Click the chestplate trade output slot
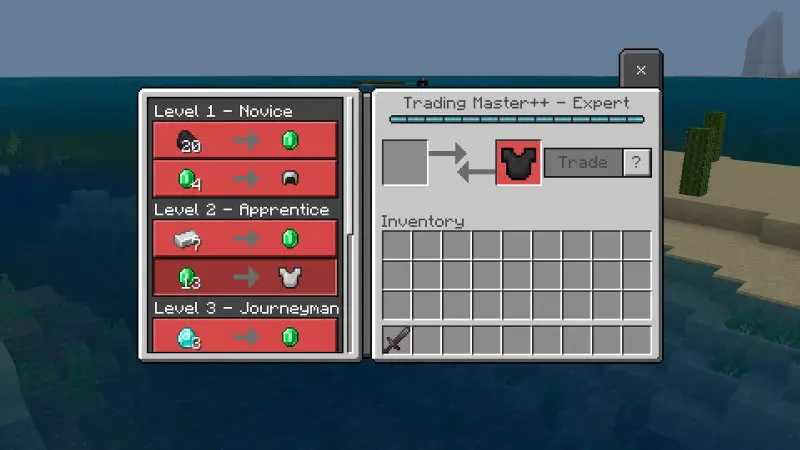This screenshot has width=800, height=450. (x=518, y=163)
